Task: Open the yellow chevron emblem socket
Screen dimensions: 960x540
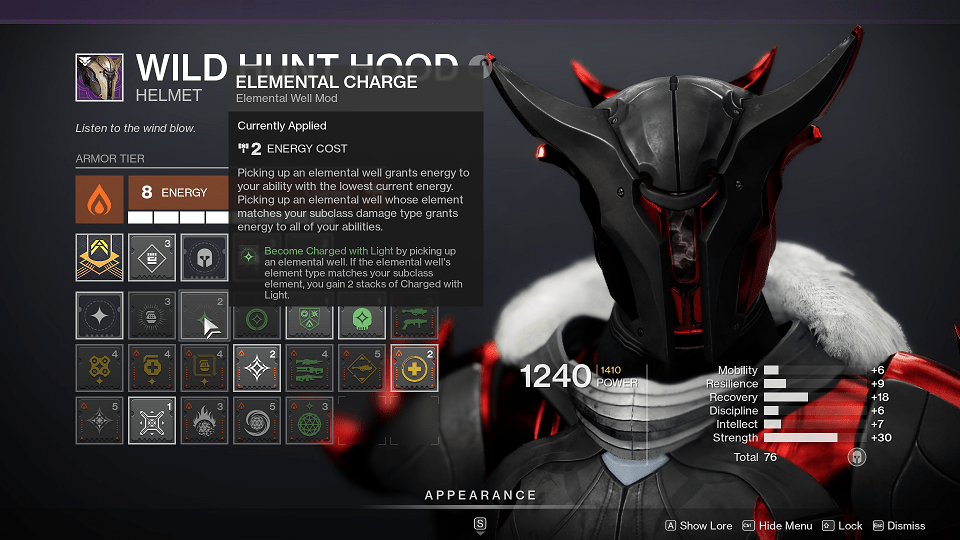Action: [x=100, y=258]
